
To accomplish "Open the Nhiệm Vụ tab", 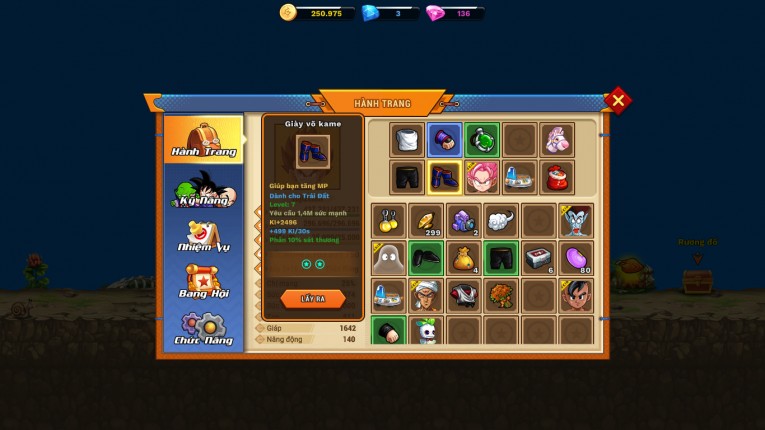I will pos(204,236).
